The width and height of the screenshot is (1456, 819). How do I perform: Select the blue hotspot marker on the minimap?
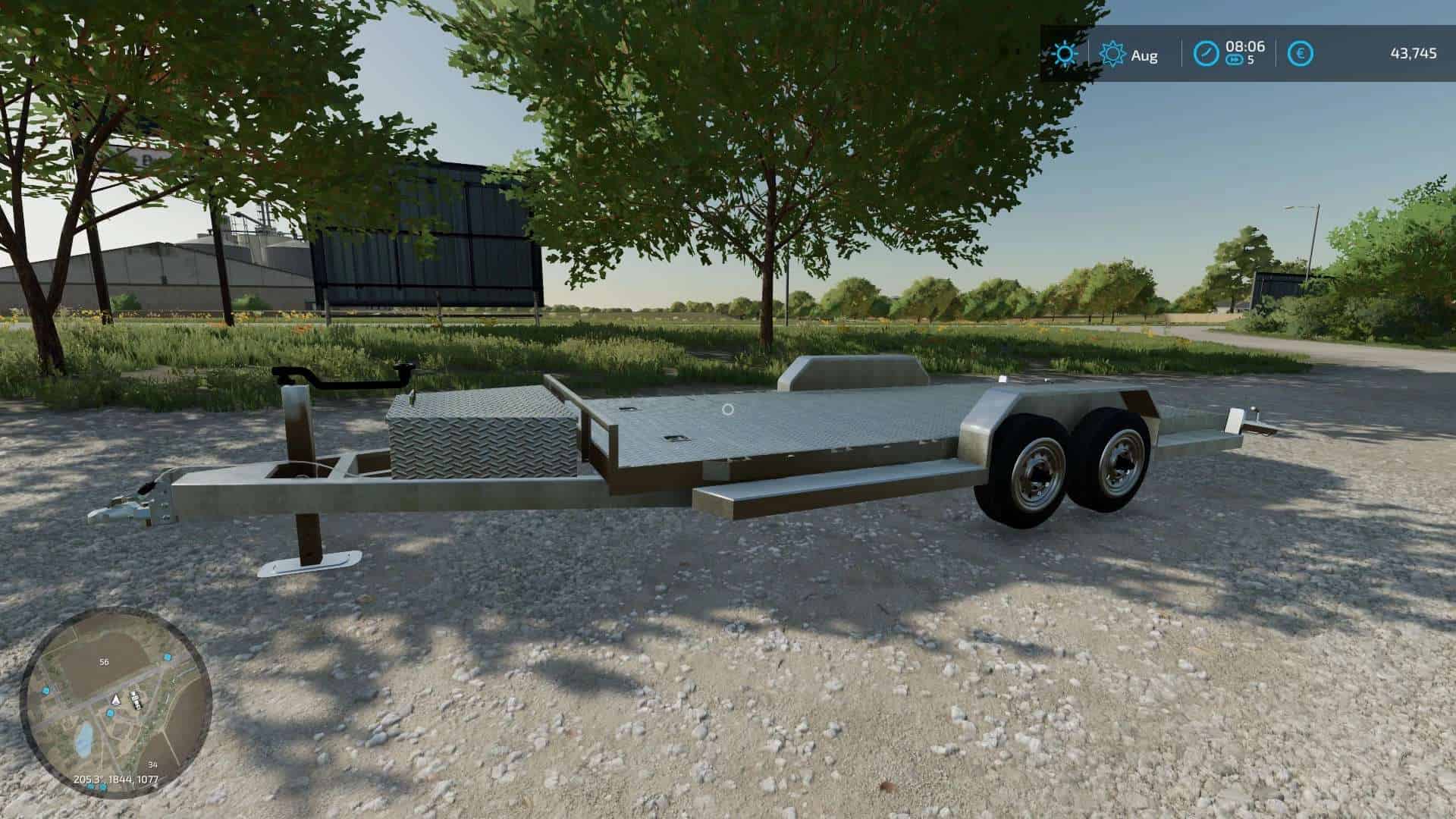tap(110, 713)
